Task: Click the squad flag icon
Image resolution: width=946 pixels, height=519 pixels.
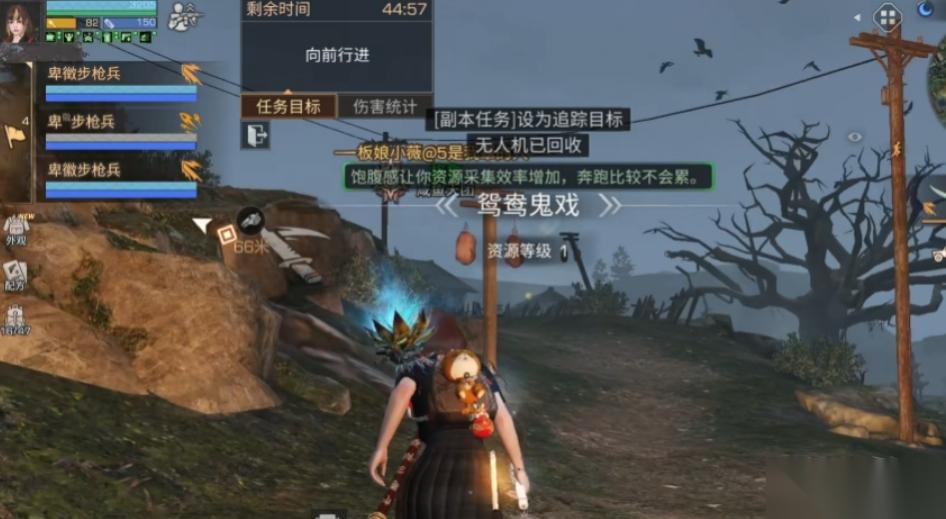Action: (14, 135)
